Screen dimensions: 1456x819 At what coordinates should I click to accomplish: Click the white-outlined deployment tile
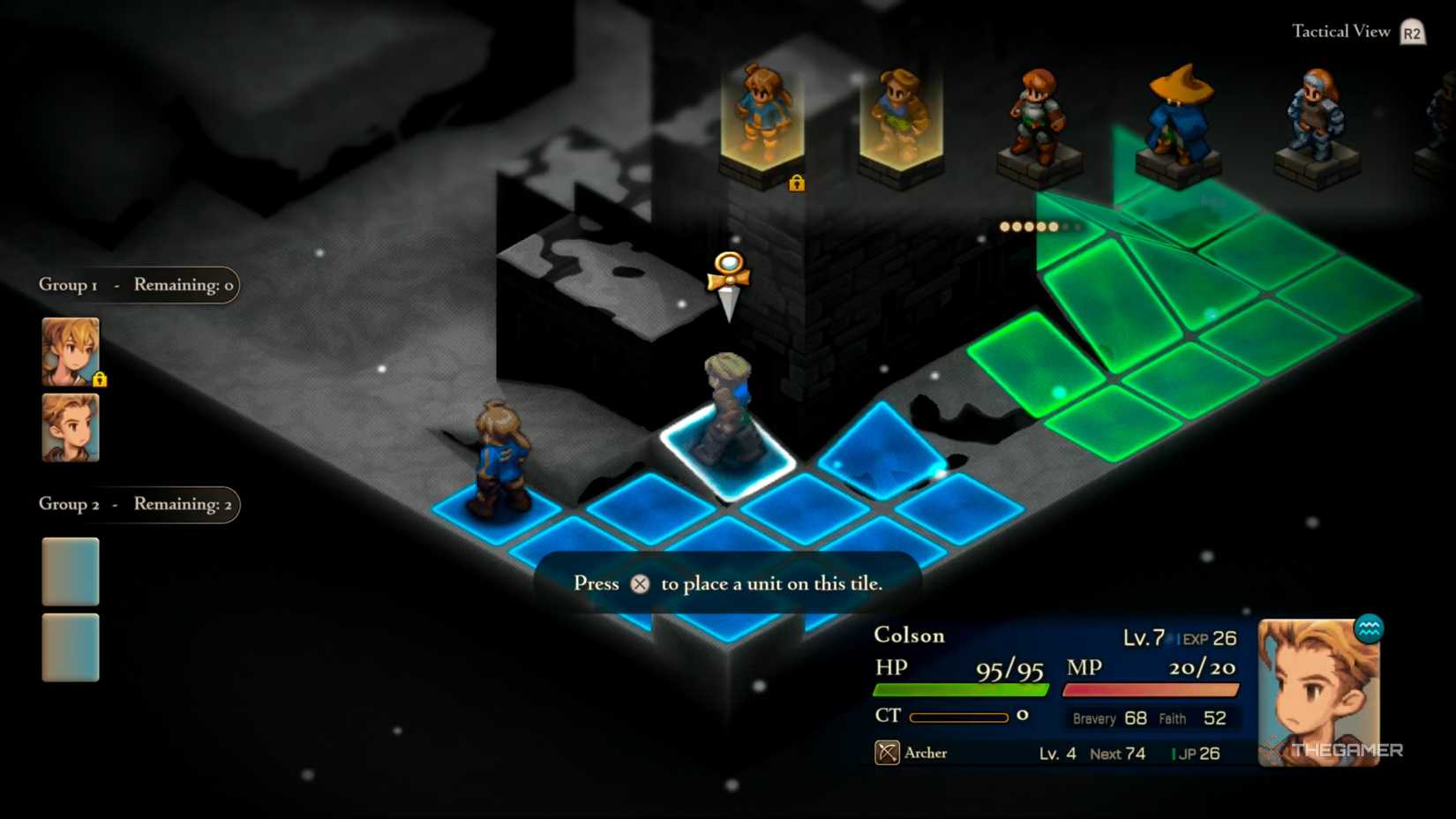tap(725, 454)
